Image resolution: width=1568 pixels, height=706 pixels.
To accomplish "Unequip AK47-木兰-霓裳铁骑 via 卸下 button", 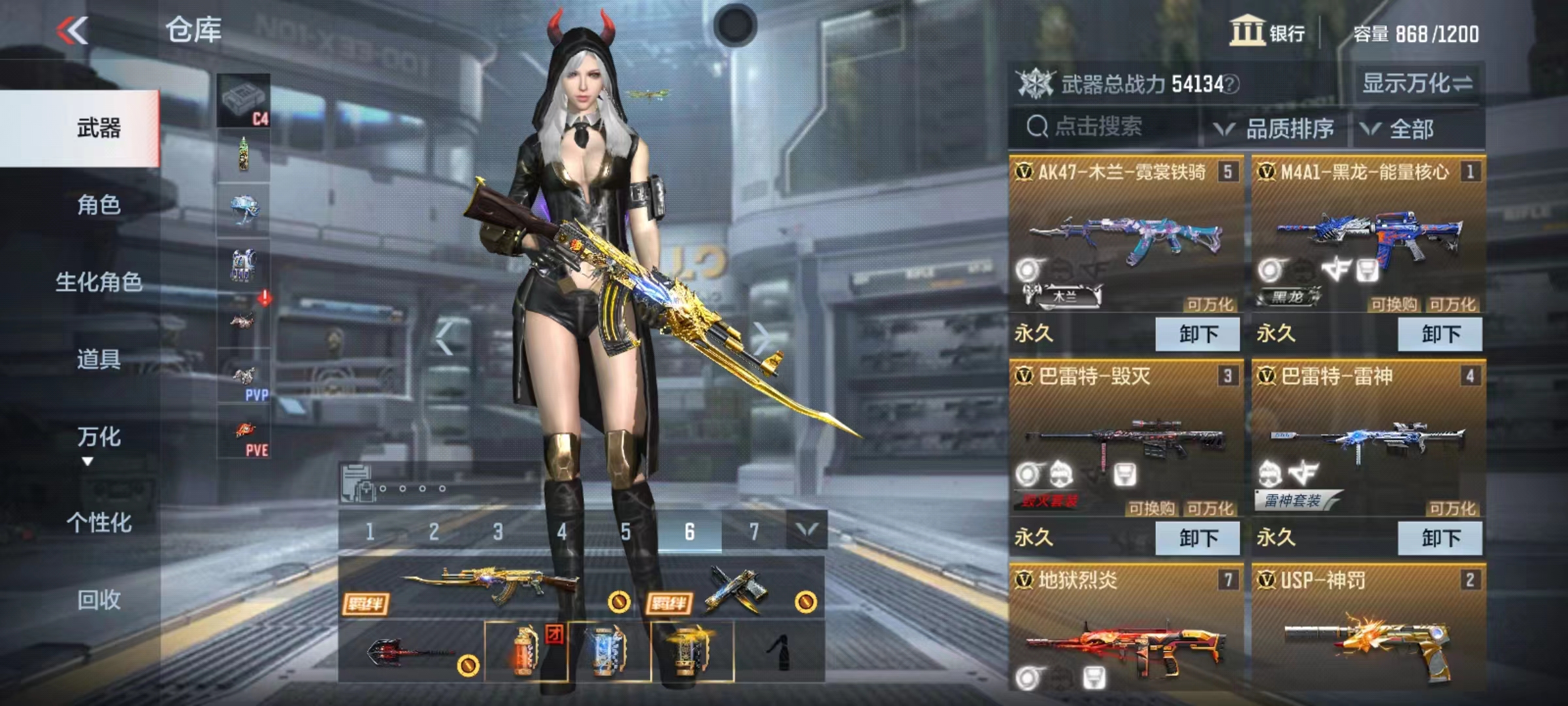I will pos(1198,333).
